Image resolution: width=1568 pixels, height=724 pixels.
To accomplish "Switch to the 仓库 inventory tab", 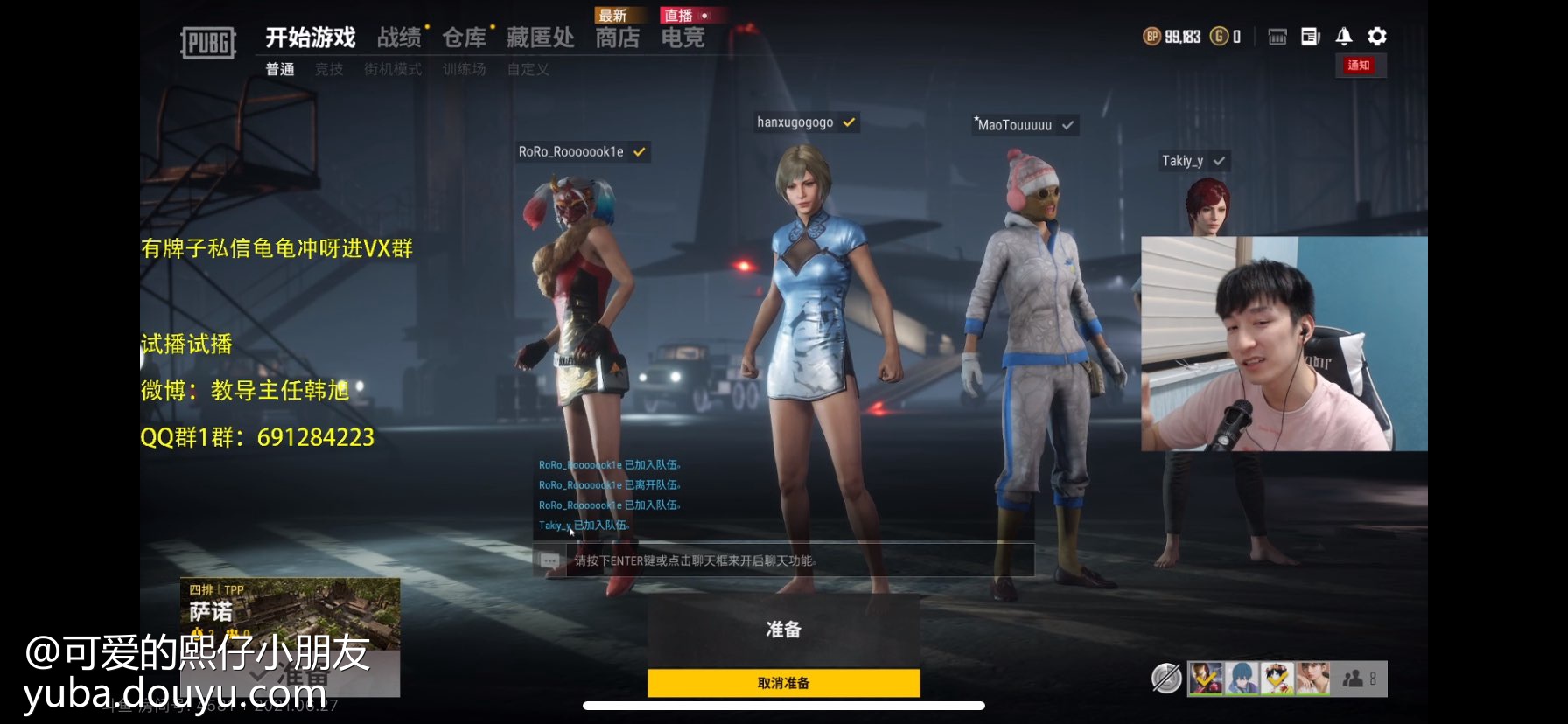I will tap(464, 38).
